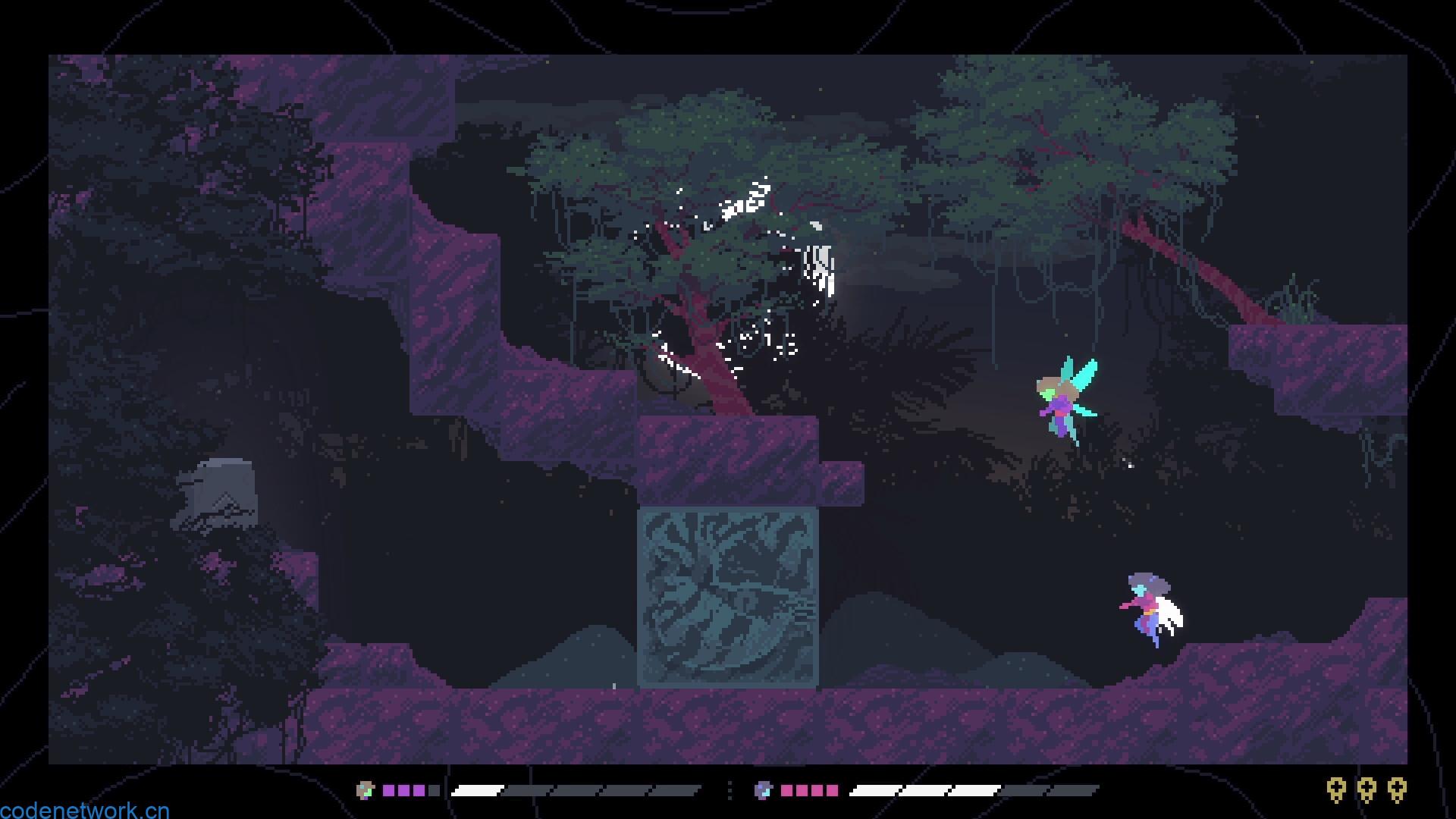Viewport: 1456px width, 819px height.
Task: Open the codenetwork.cn watermark link
Action: click(84, 810)
